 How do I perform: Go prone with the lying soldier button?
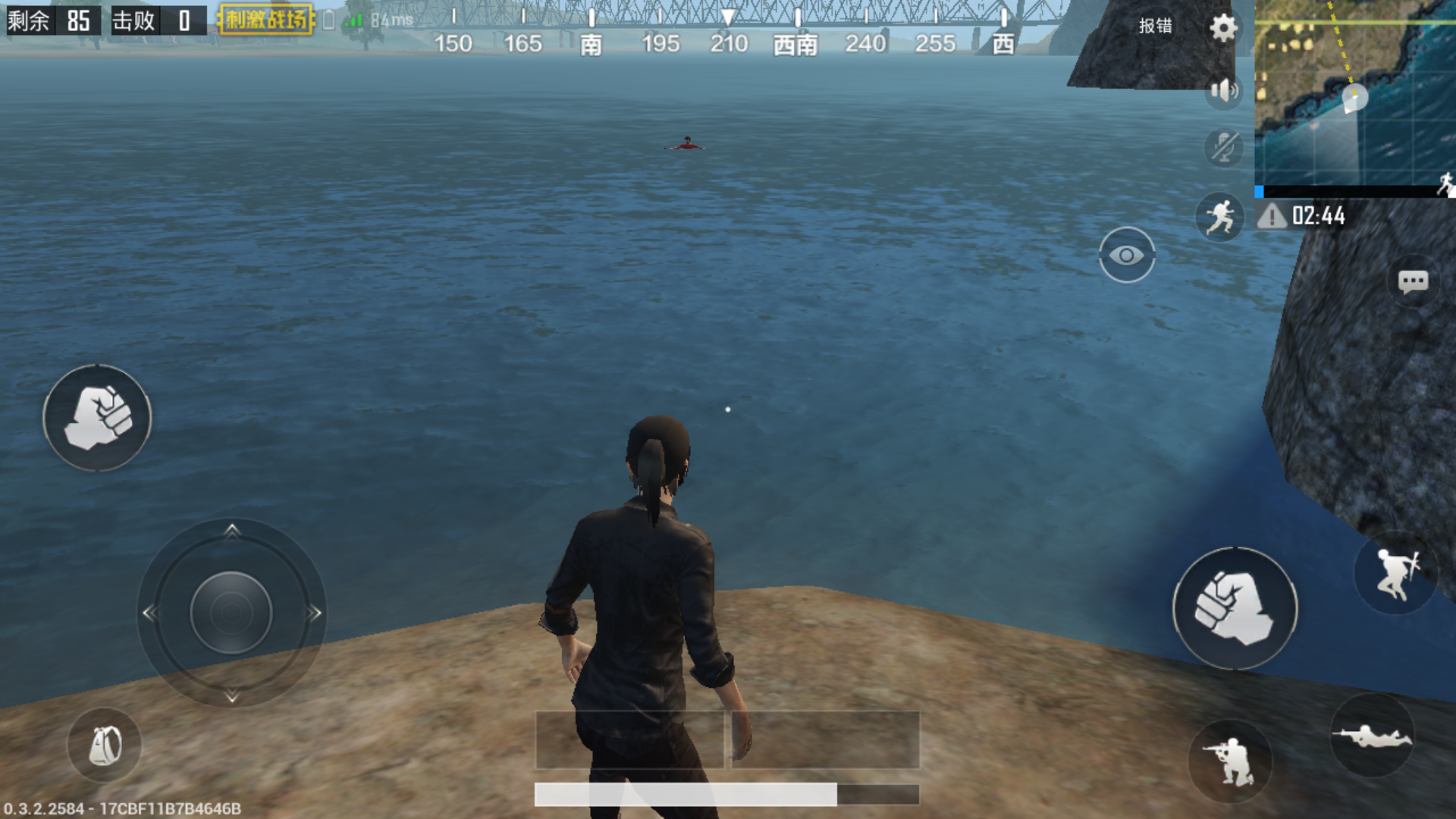pyautogui.click(x=1373, y=736)
